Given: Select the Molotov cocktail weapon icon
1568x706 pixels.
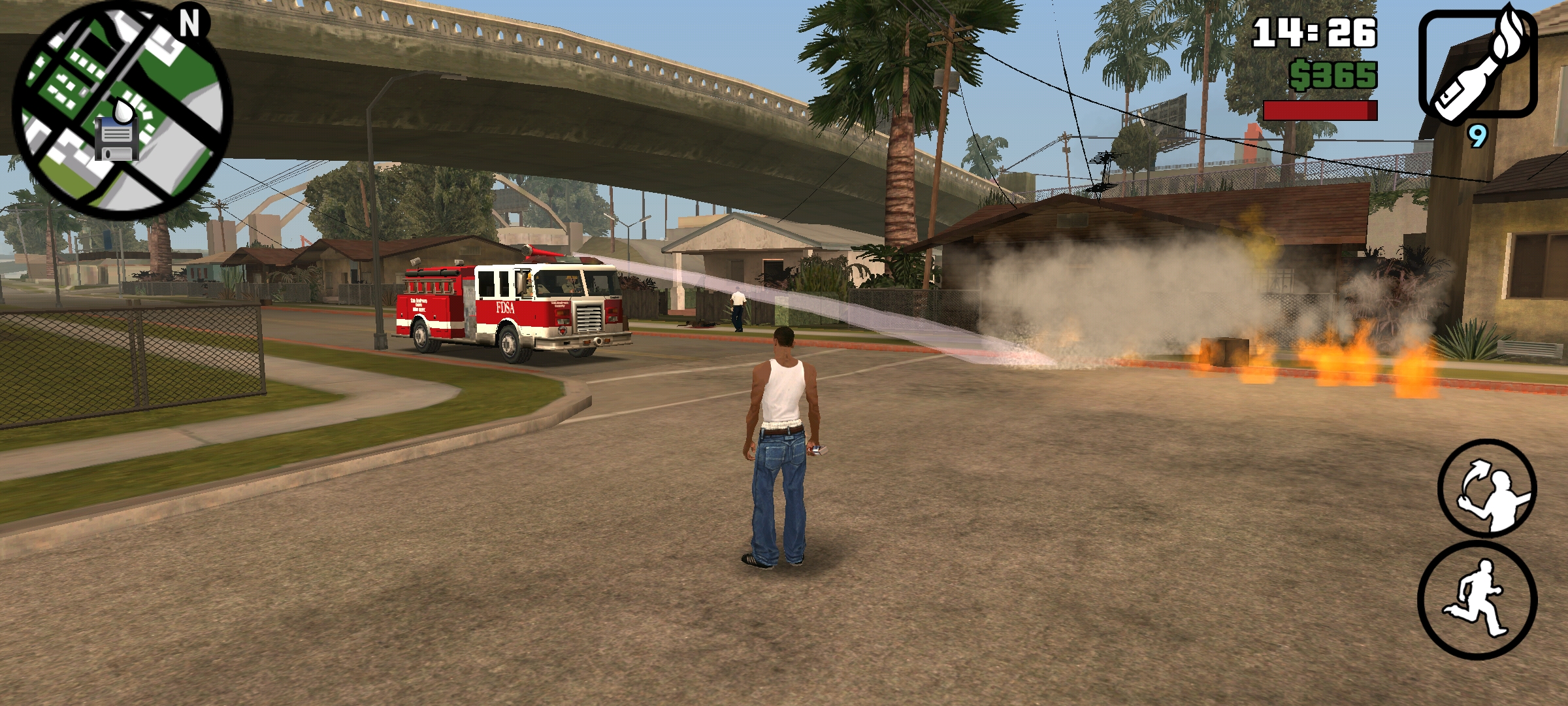Looking at the screenshot, I should tap(1477, 64).
